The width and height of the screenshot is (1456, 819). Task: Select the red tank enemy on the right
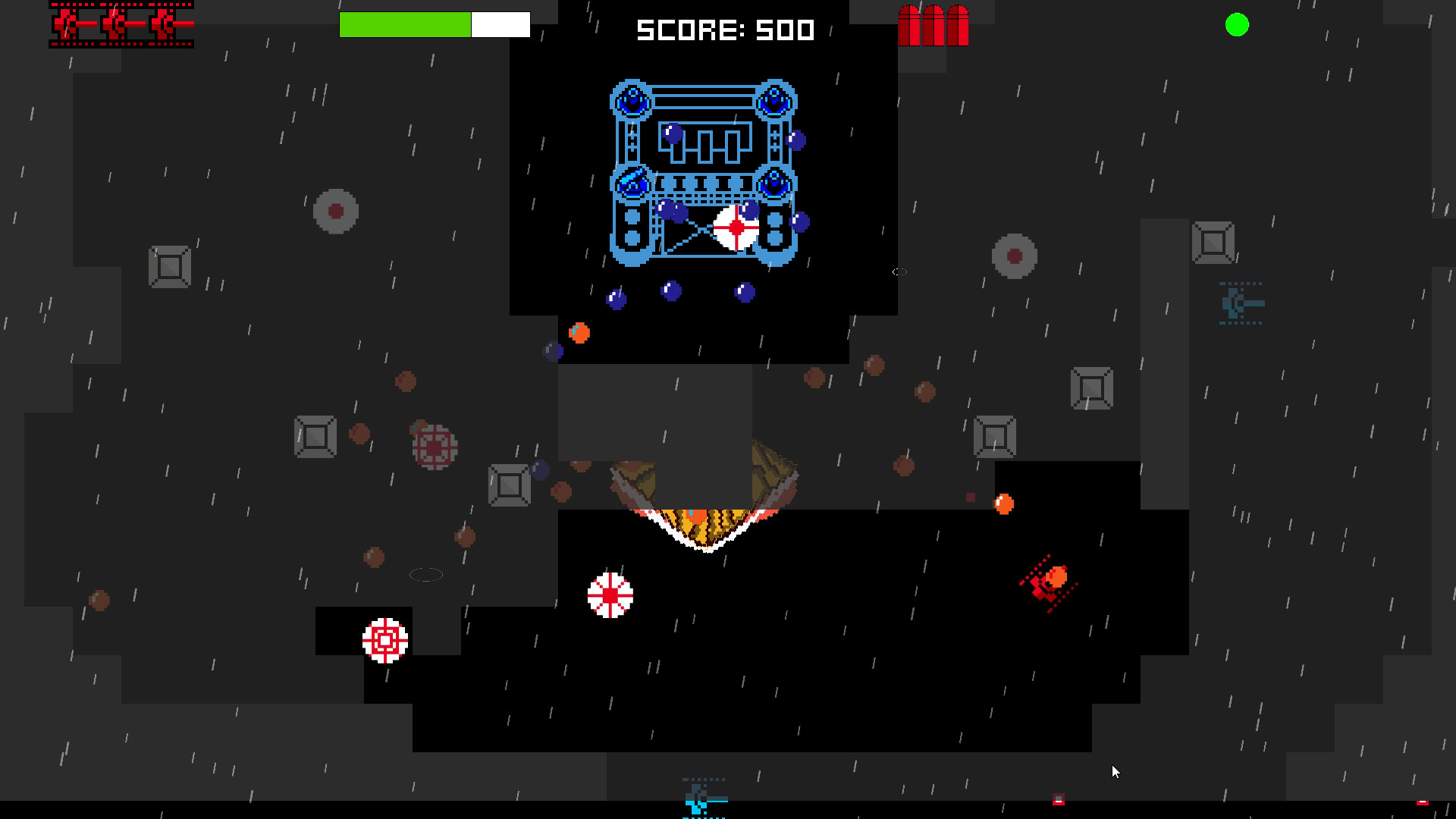point(1046,582)
